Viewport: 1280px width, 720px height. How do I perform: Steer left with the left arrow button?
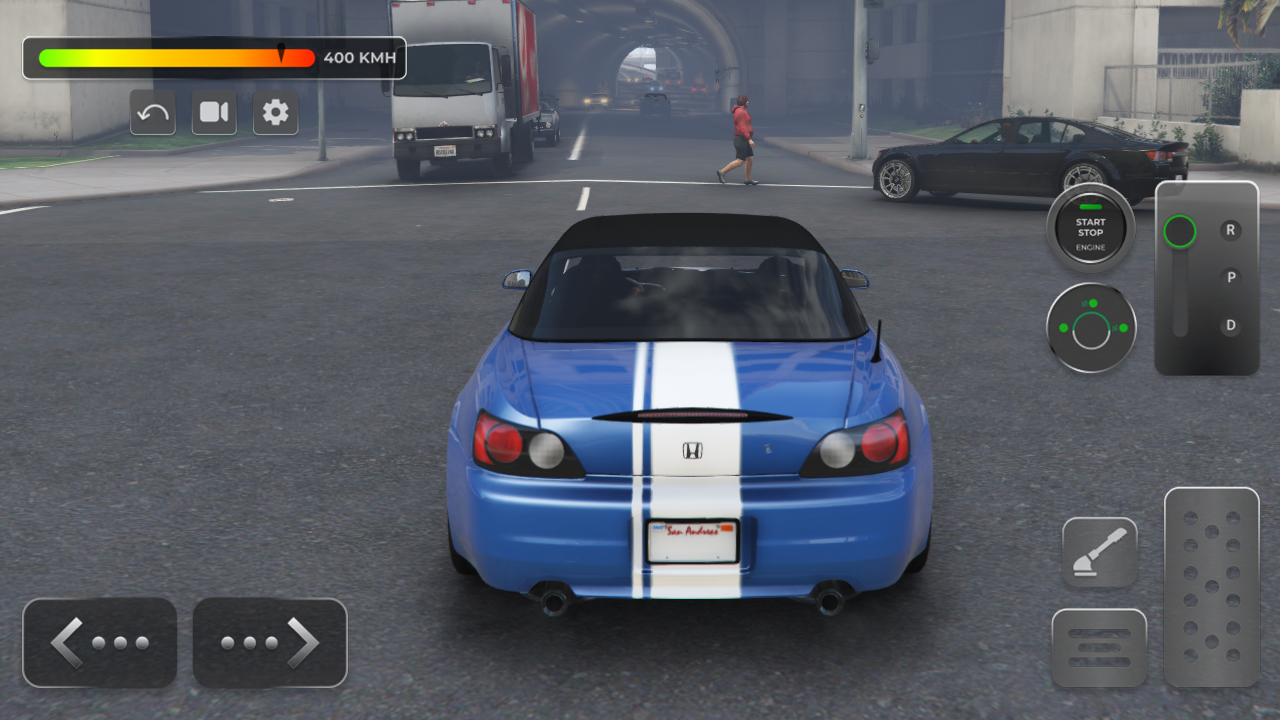click(x=100, y=643)
